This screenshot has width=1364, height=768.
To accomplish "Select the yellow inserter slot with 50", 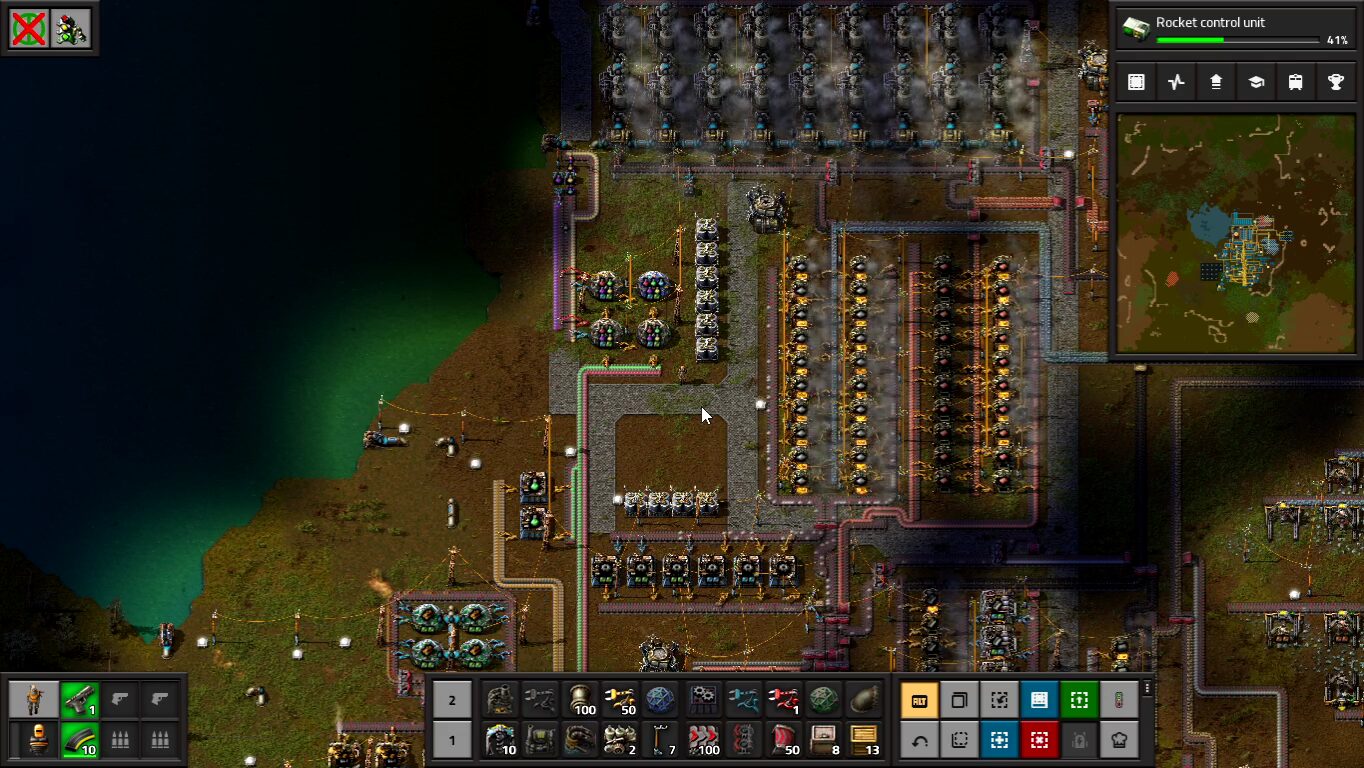I will point(620,700).
